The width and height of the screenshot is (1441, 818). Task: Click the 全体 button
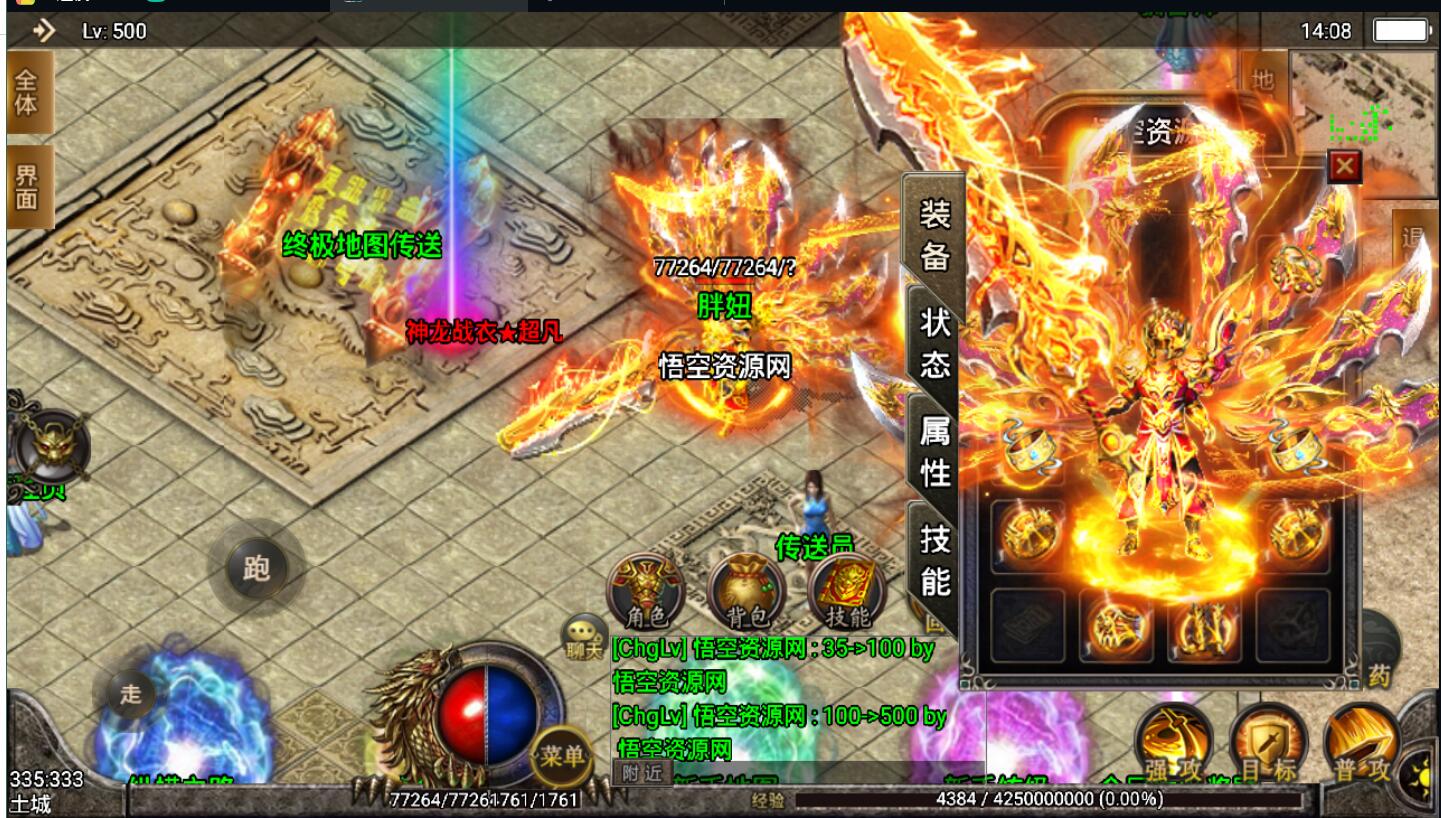click(x=26, y=93)
